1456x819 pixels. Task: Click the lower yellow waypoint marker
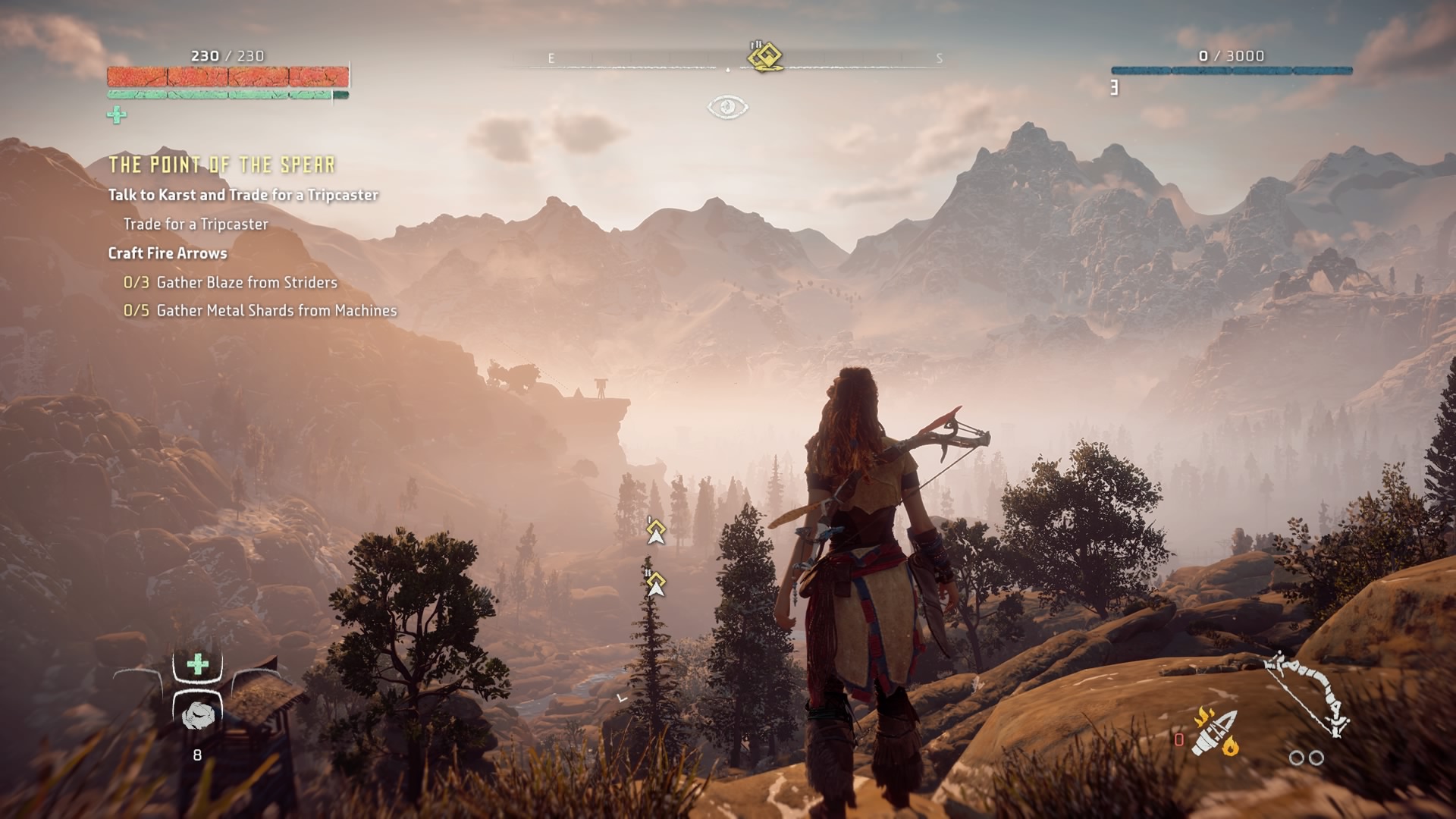click(x=656, y=584)
